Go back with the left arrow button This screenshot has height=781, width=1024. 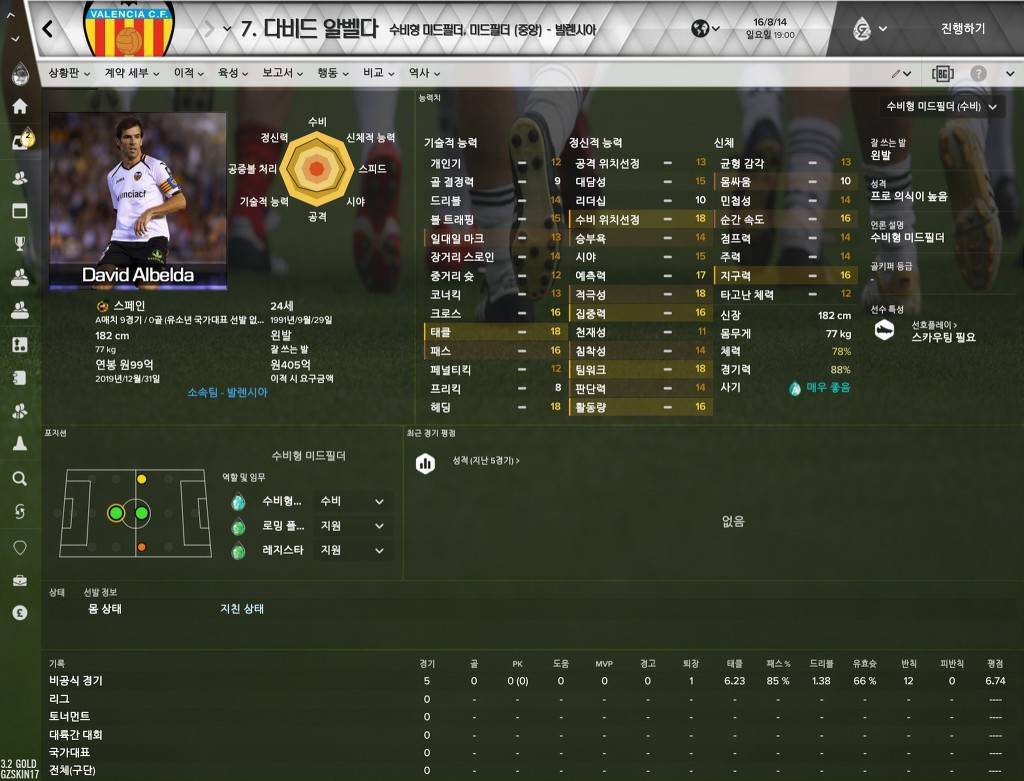48,29
